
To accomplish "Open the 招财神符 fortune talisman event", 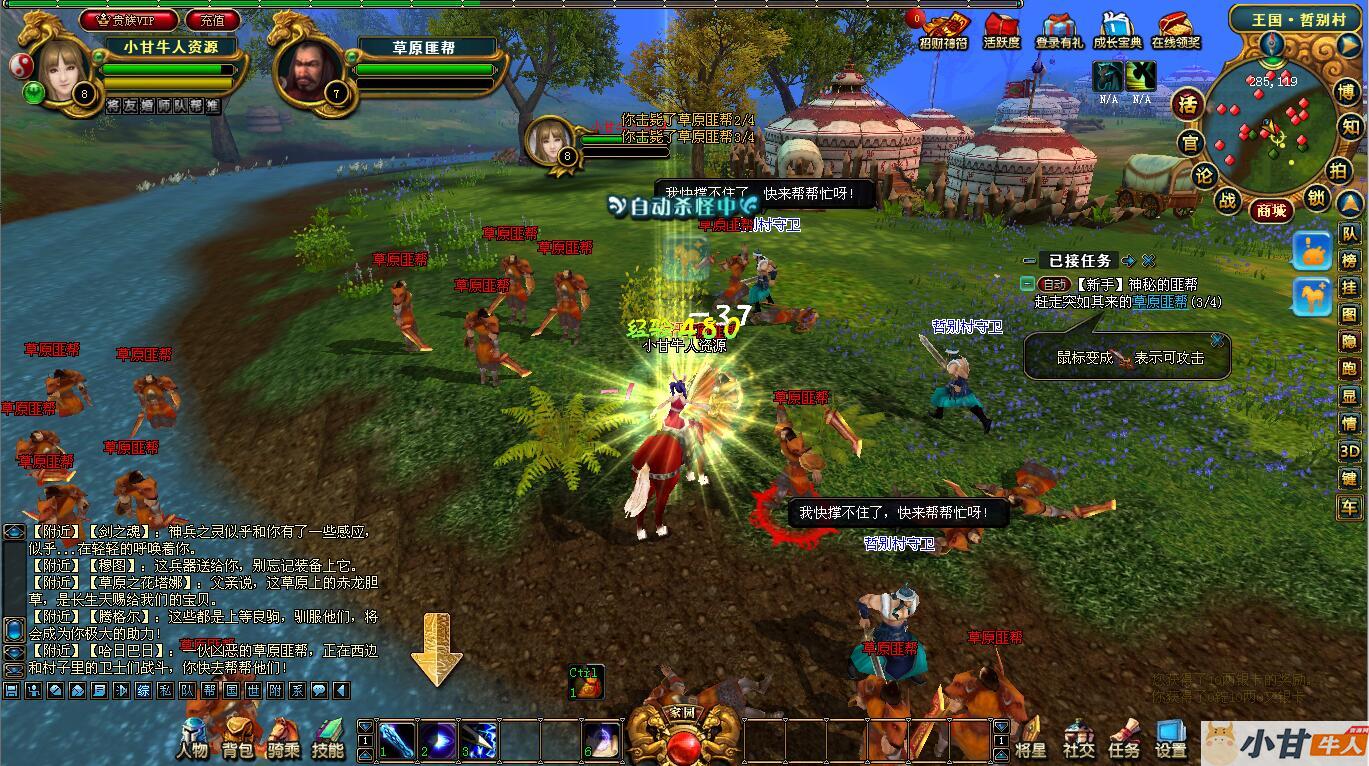I will coord(944,30).
